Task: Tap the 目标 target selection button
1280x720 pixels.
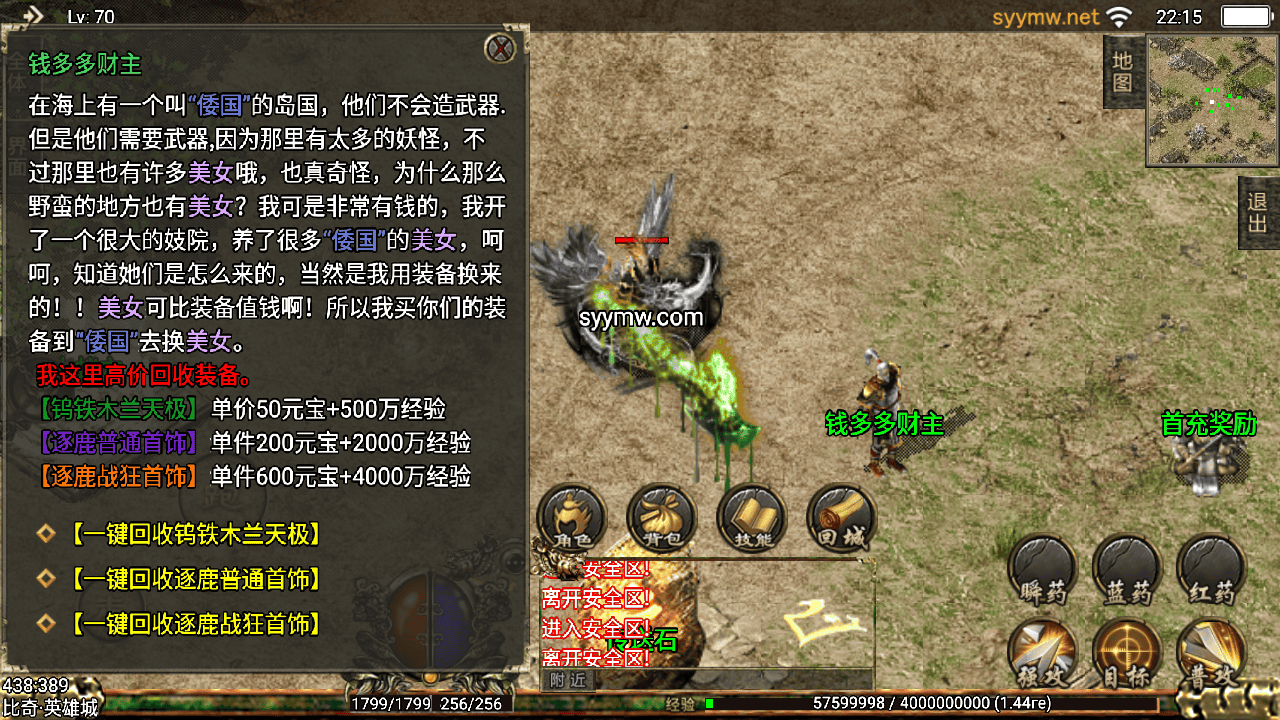Action: pos(1127,655)
